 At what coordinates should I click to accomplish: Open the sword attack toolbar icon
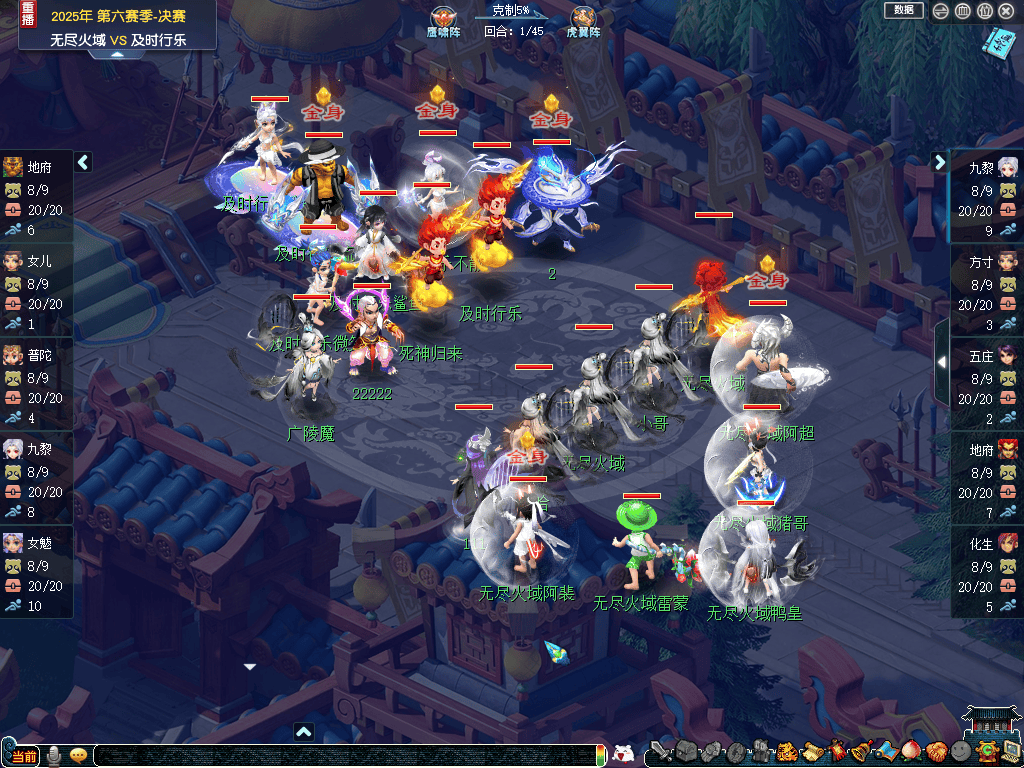click(x=659, y=751)
